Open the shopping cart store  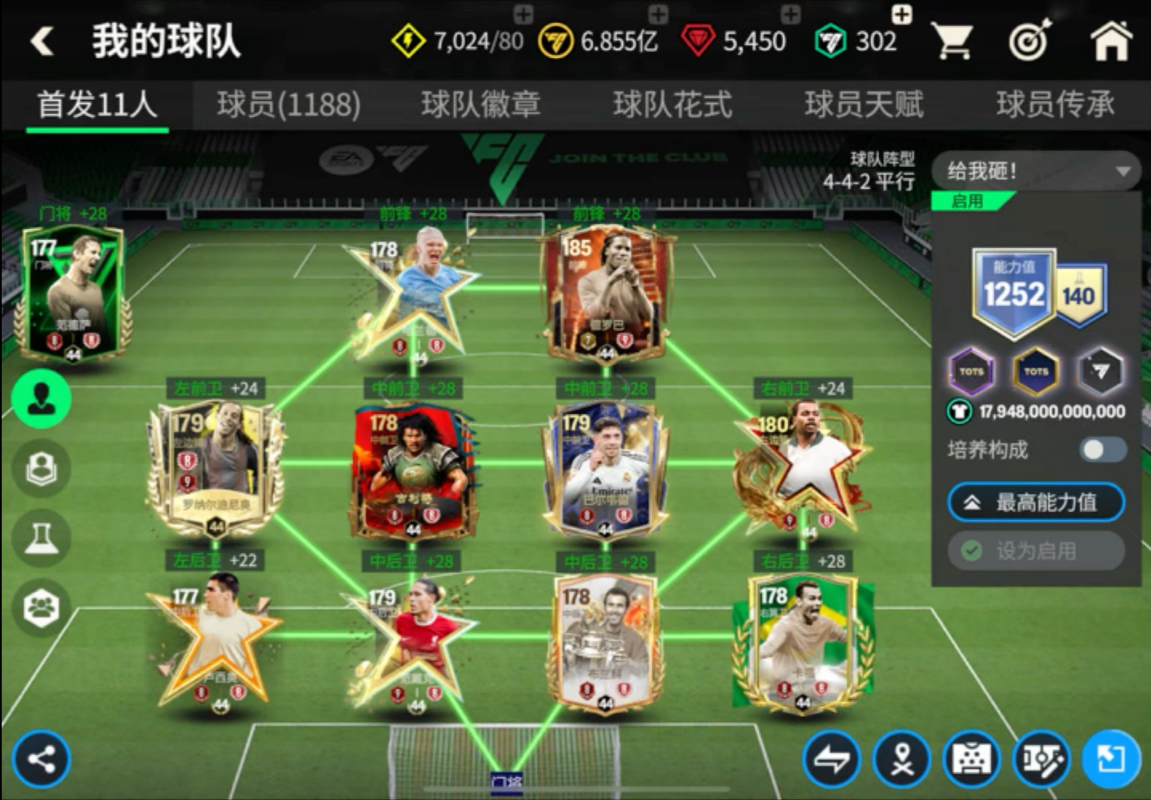click(x=952, y=41)
